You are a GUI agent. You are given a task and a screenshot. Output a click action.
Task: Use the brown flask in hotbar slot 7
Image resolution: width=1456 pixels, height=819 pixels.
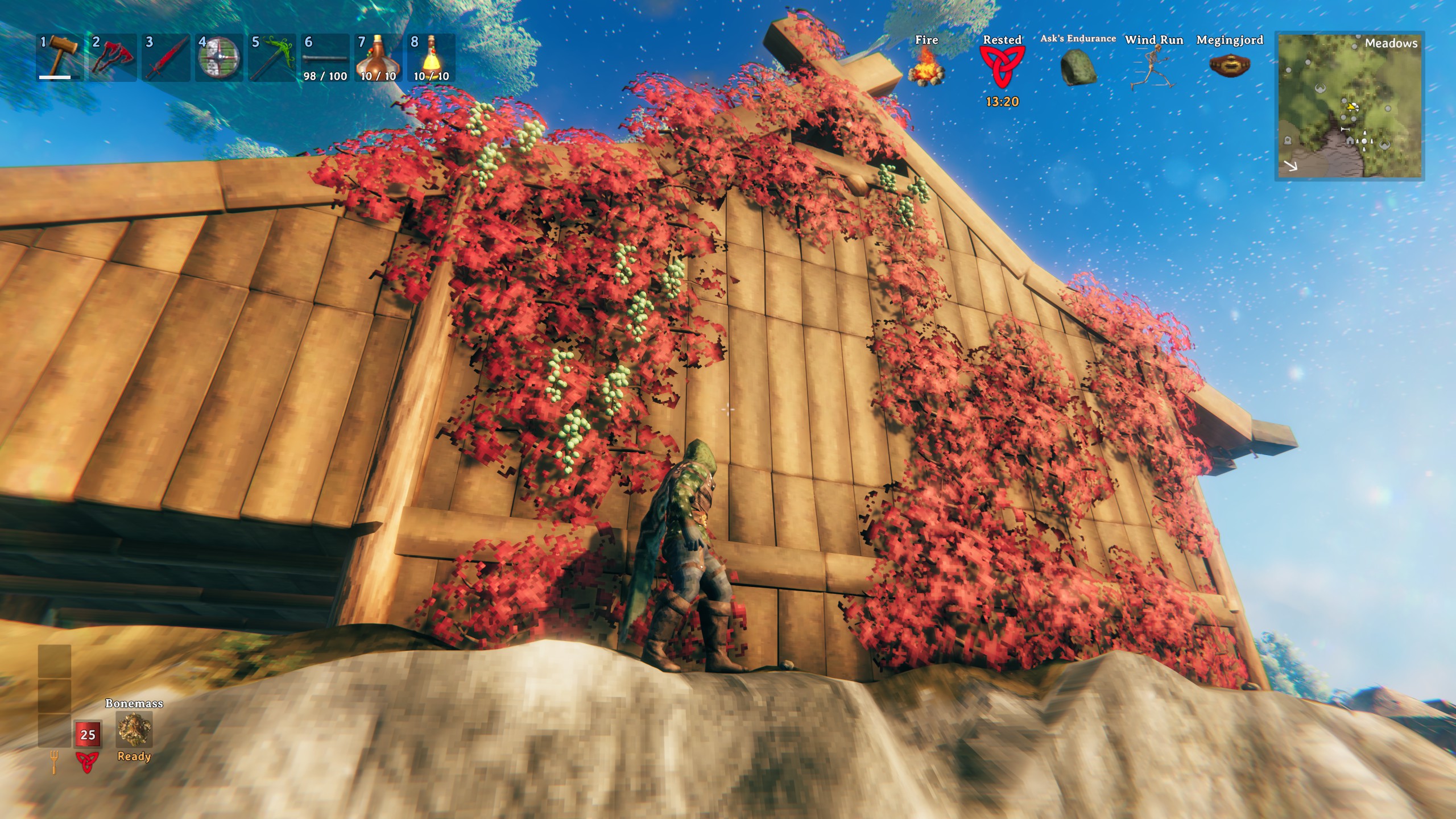(x=378, y=57)
